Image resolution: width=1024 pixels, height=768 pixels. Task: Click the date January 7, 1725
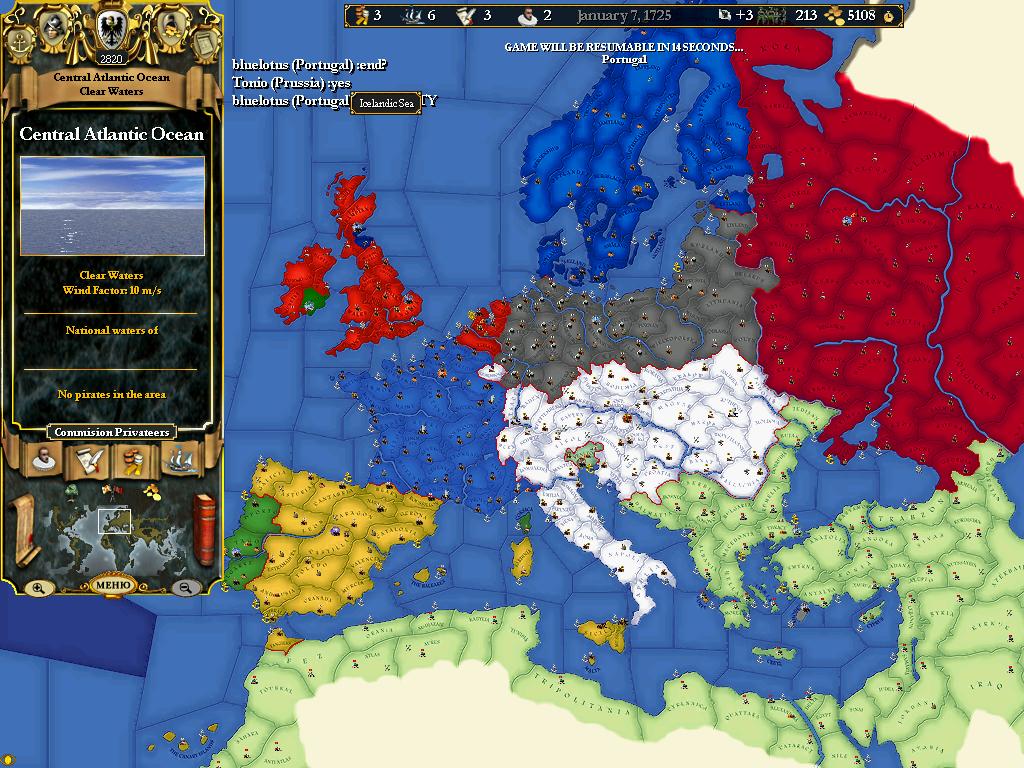(624, 15)
